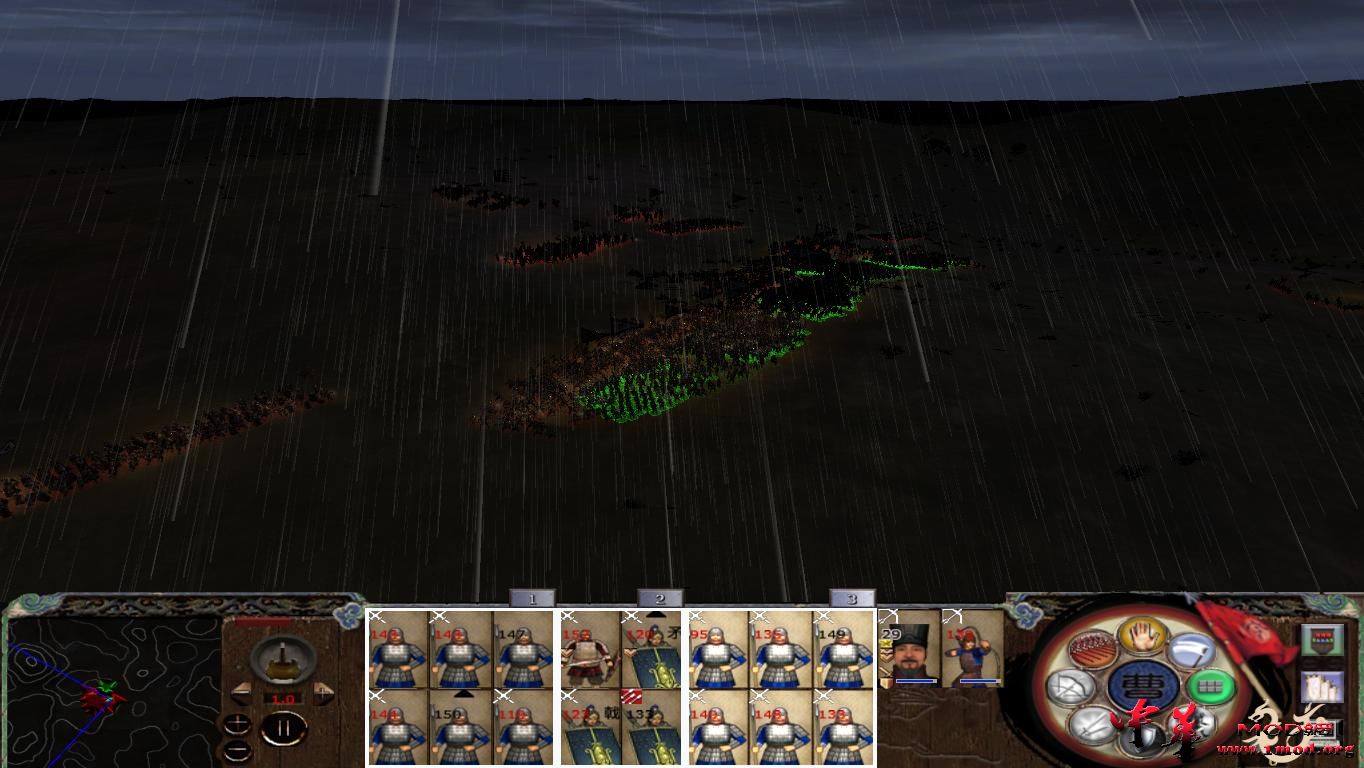Click the ranks formation icon on the command wheel
Image resolution: width=1364 pixels, height=768 pixels.
click(1093, 648)
